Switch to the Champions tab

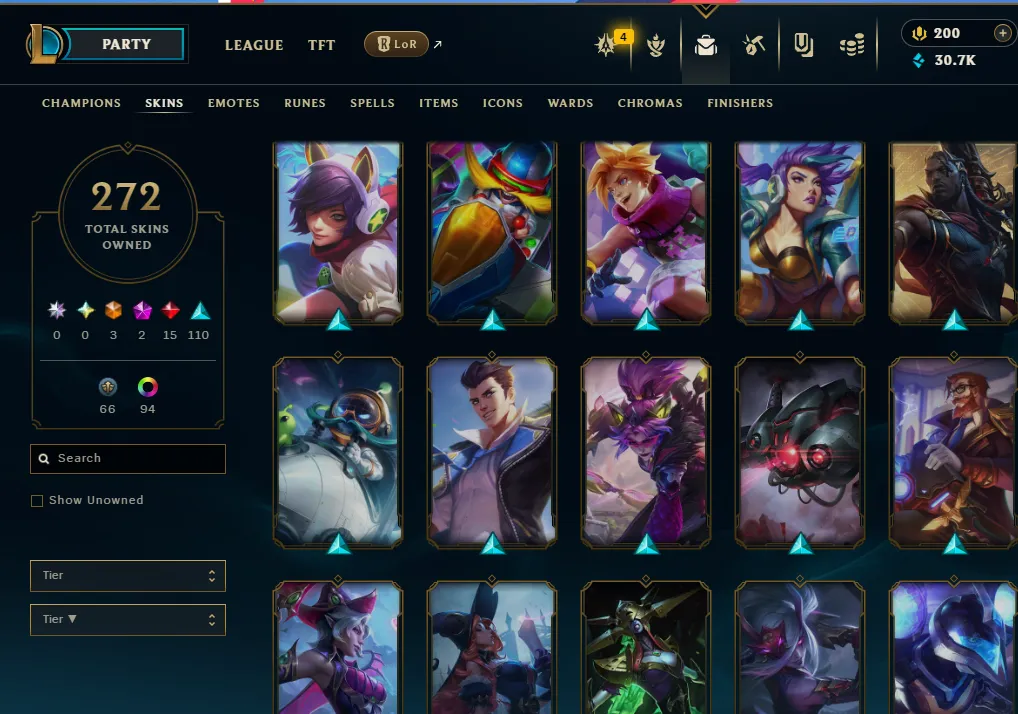[x=81, y=103]
